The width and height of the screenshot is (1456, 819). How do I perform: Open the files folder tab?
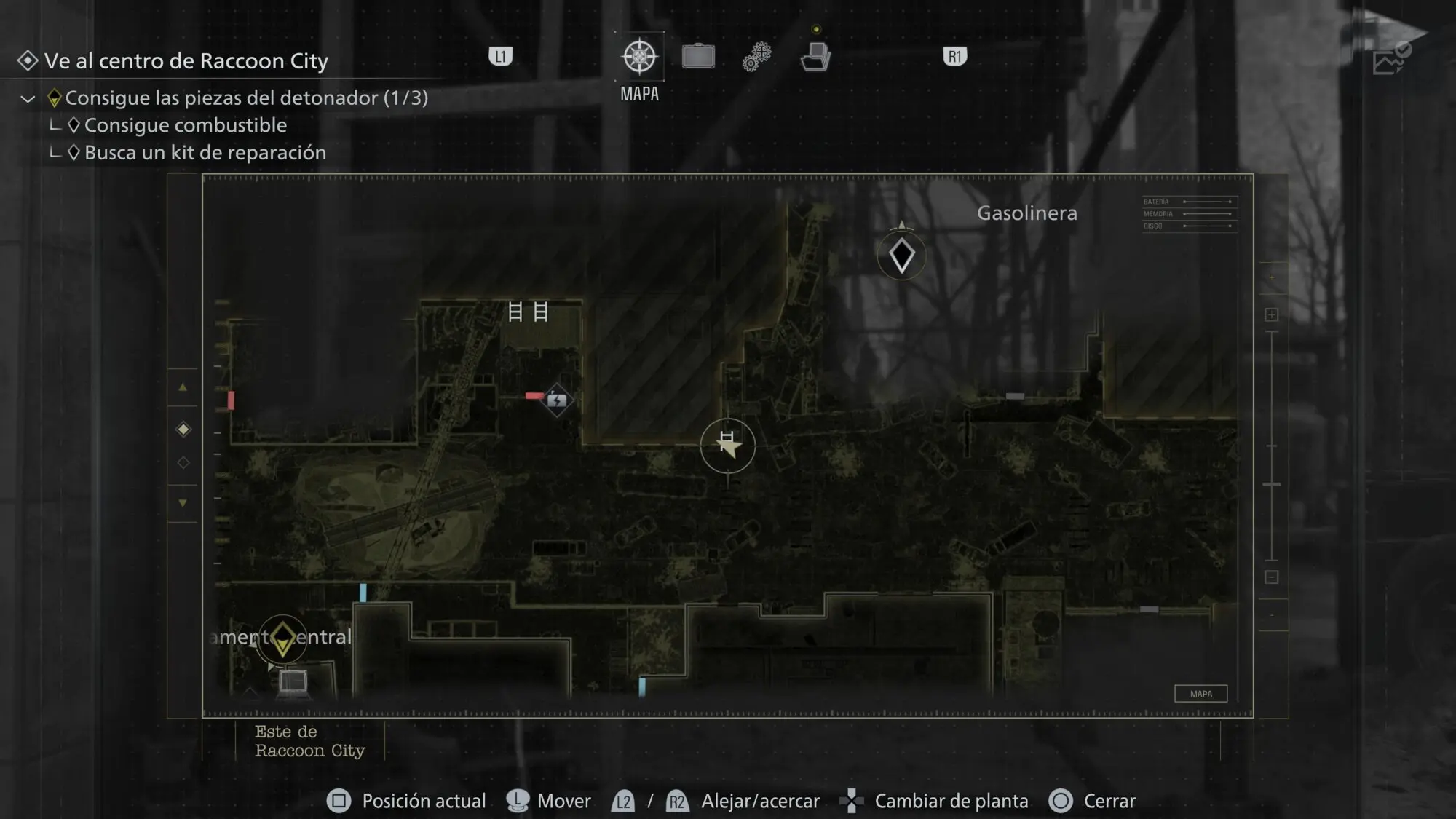pos(815,56)
